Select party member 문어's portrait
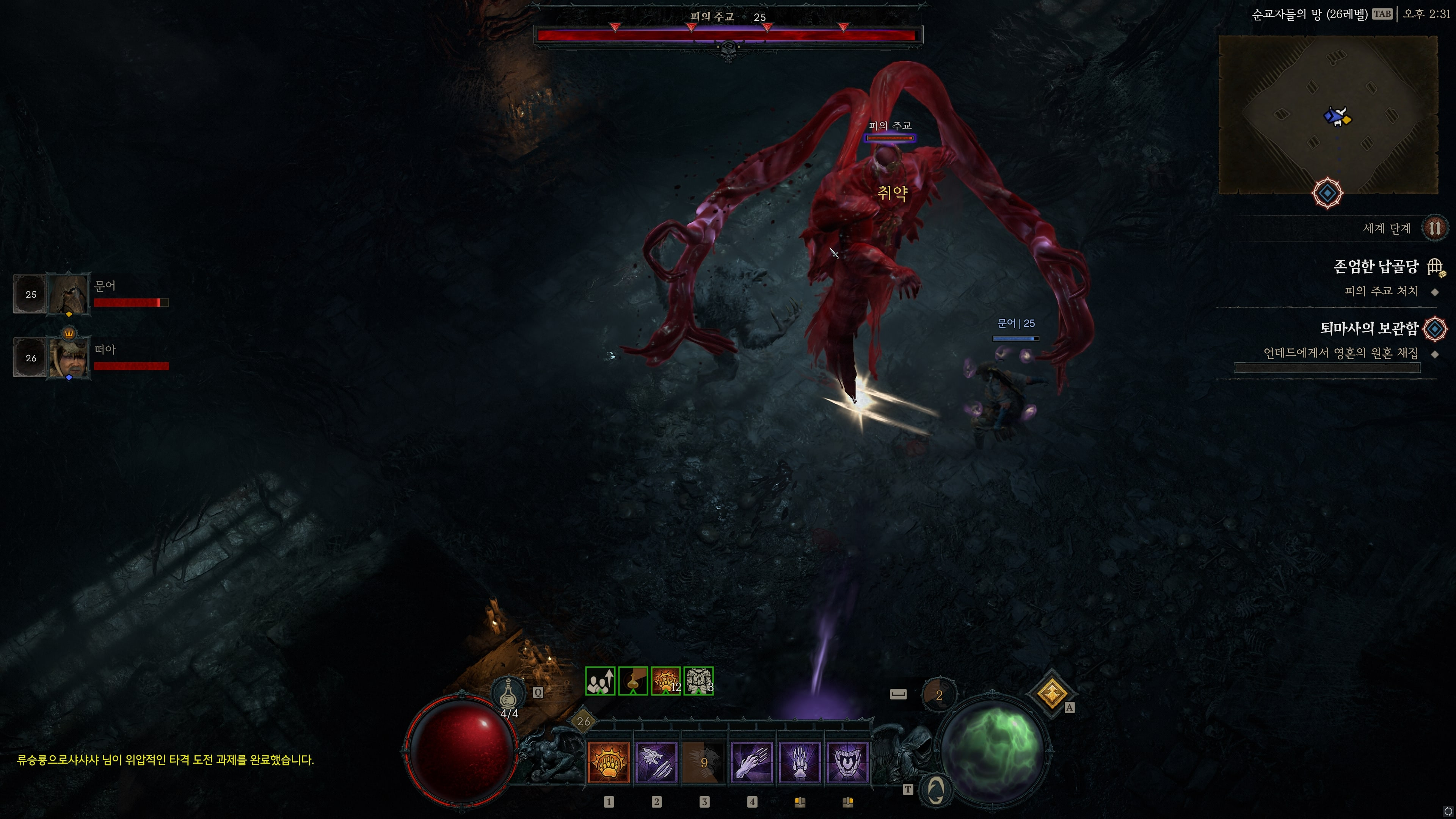Viewport: 1456px width, 819px height. (x=69, y=294)
